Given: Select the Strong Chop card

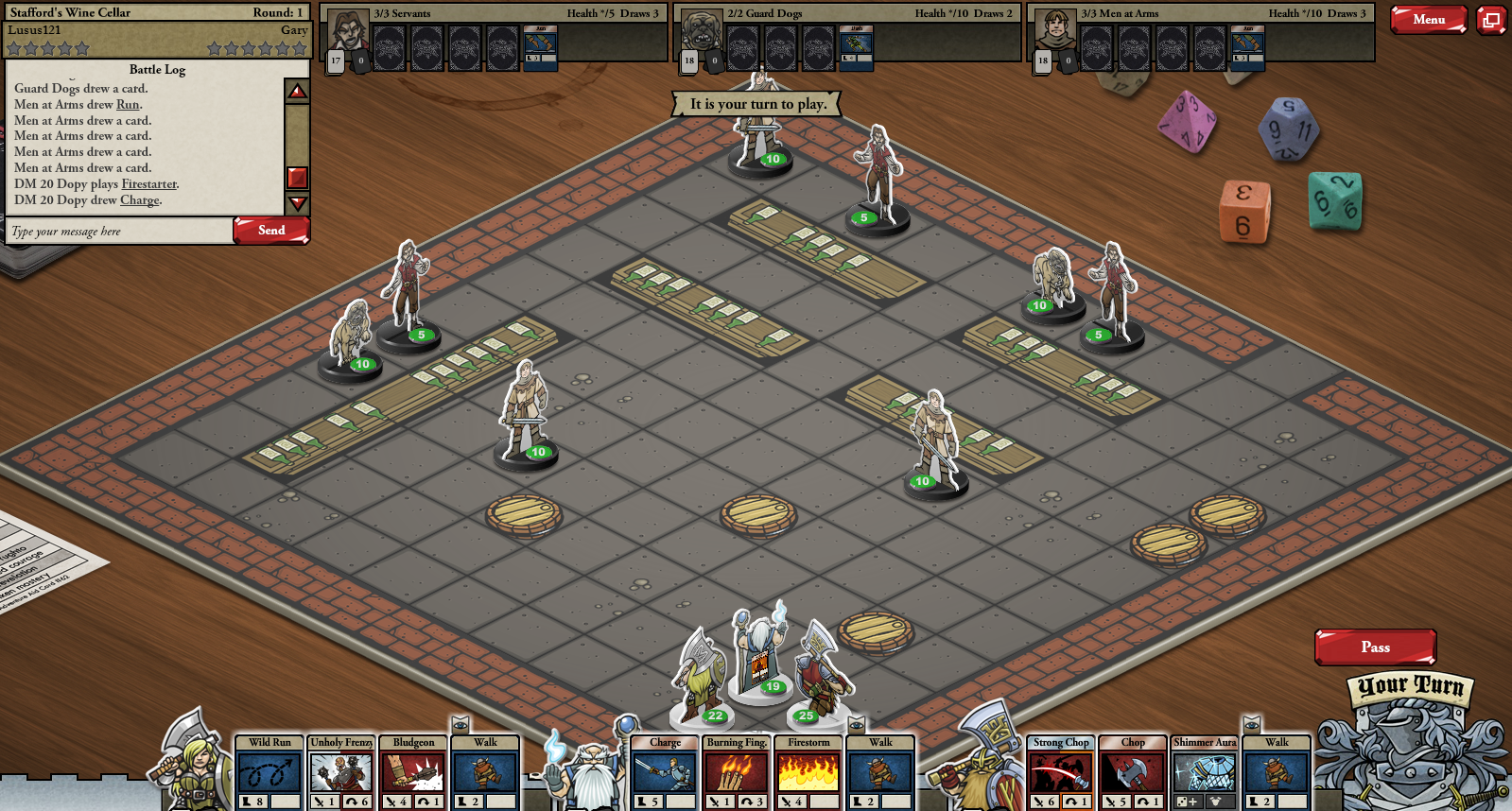Looking at the screenshot, I should pyautogui.click(x=1061, y=772).
